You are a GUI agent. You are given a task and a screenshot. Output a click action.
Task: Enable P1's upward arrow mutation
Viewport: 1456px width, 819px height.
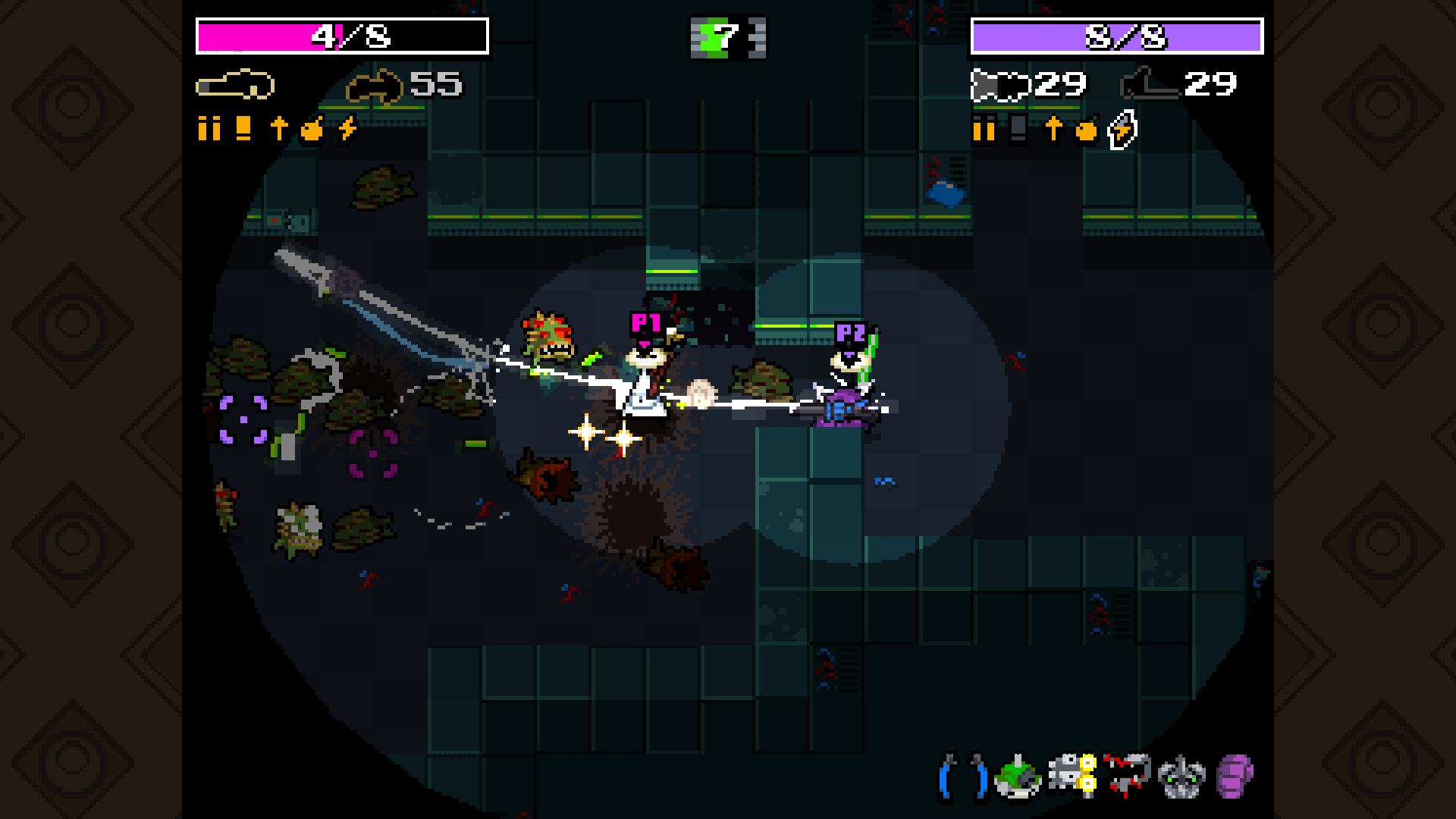coord(279,130)
